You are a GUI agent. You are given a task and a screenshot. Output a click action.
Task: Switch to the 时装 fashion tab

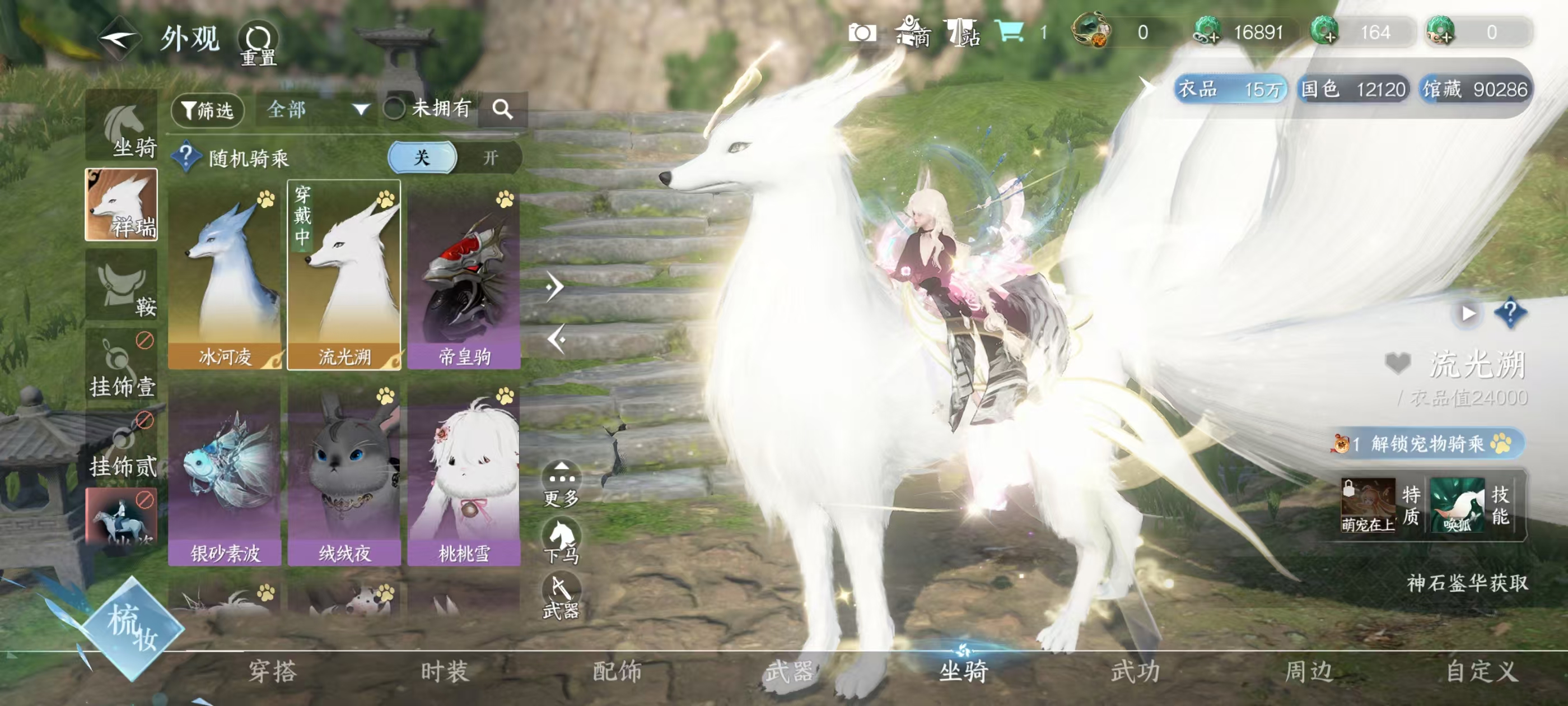444,672
